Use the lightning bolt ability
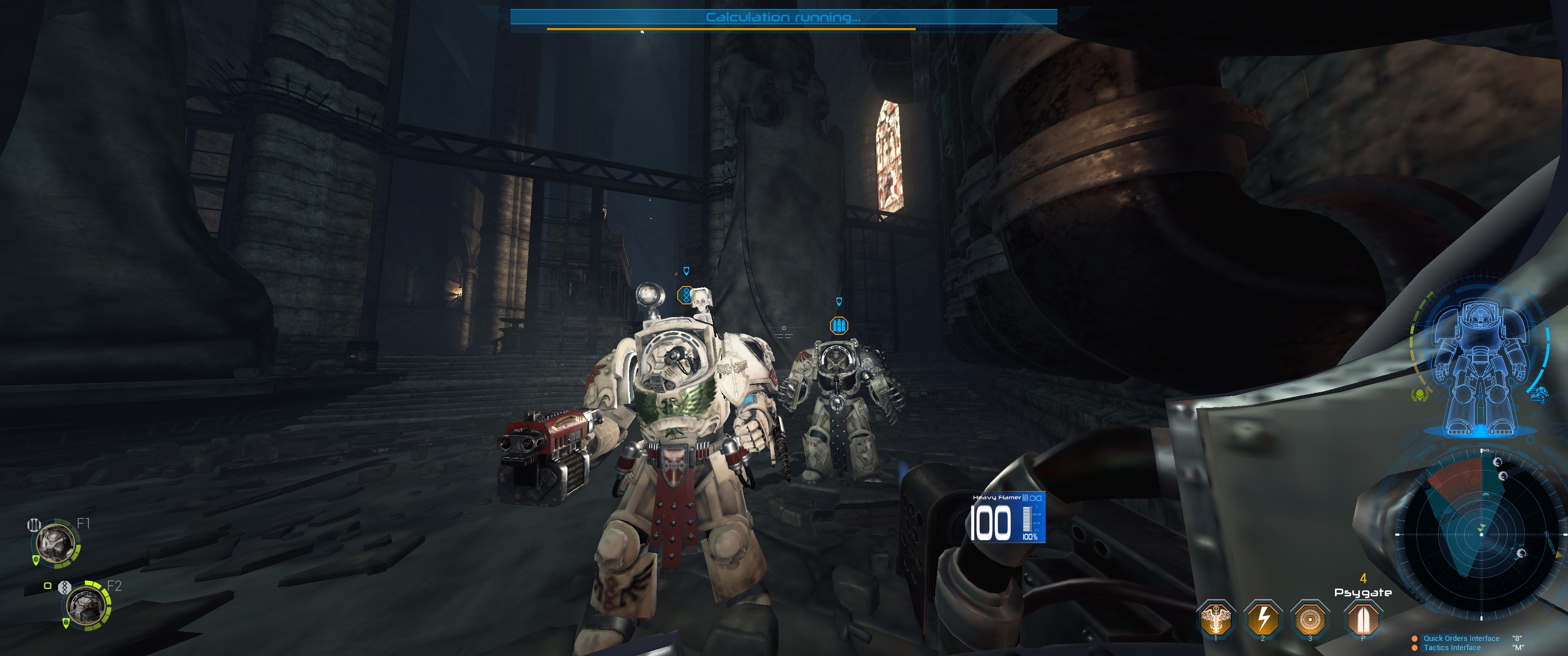The image size is (1568, 656). [1263, 618]
